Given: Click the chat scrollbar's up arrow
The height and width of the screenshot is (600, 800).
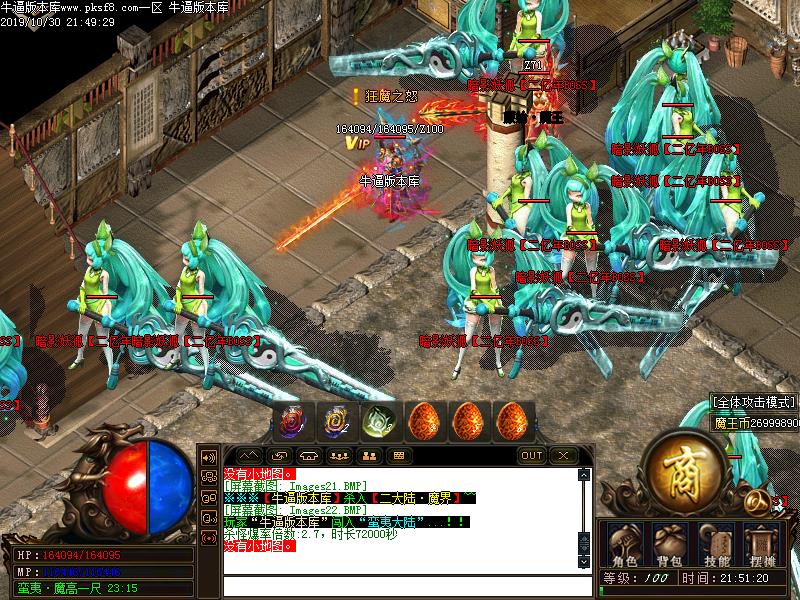Looking at the screenshot, I should coord(585,477).
